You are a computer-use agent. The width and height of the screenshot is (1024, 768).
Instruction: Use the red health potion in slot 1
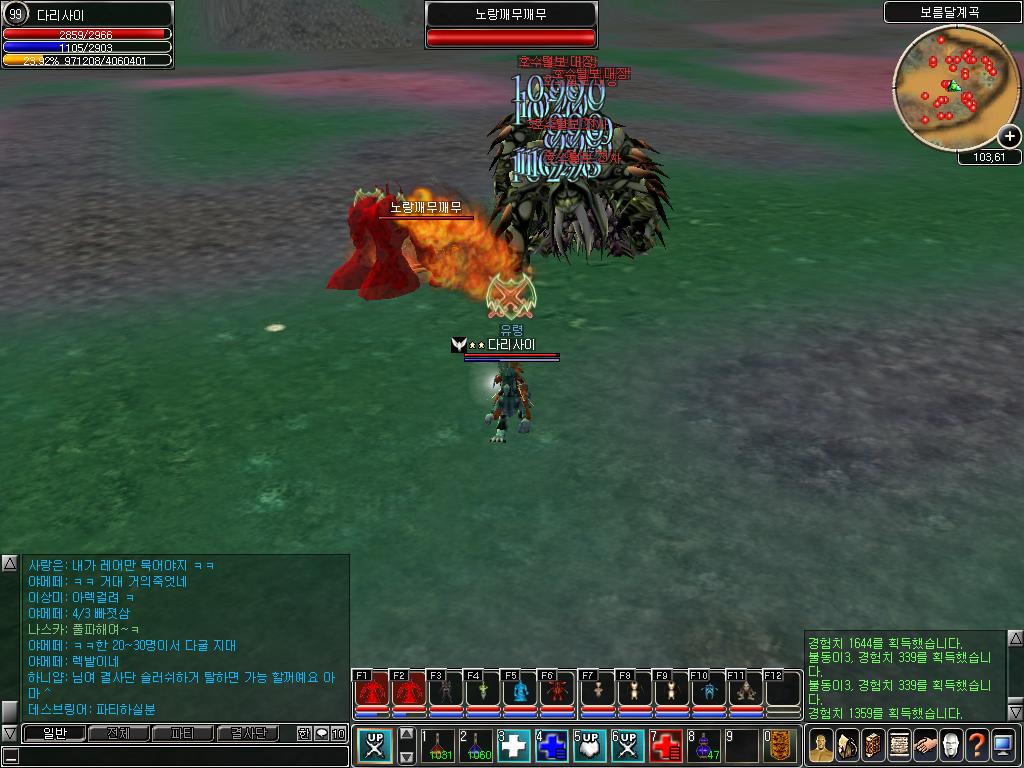pyautogui.click(x=438, y=745)
